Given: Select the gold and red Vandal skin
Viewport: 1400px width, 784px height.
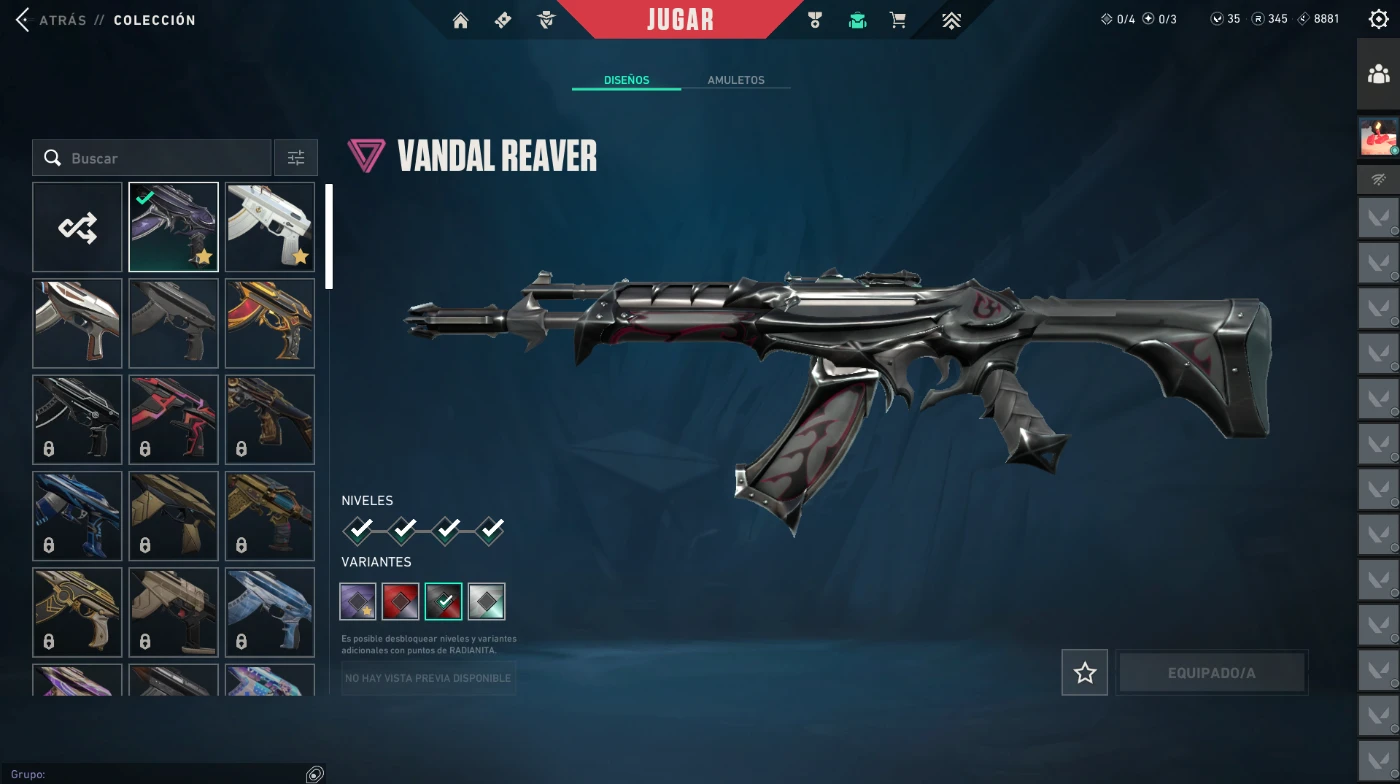Looking at the screenshot, I should coord(270,323).
